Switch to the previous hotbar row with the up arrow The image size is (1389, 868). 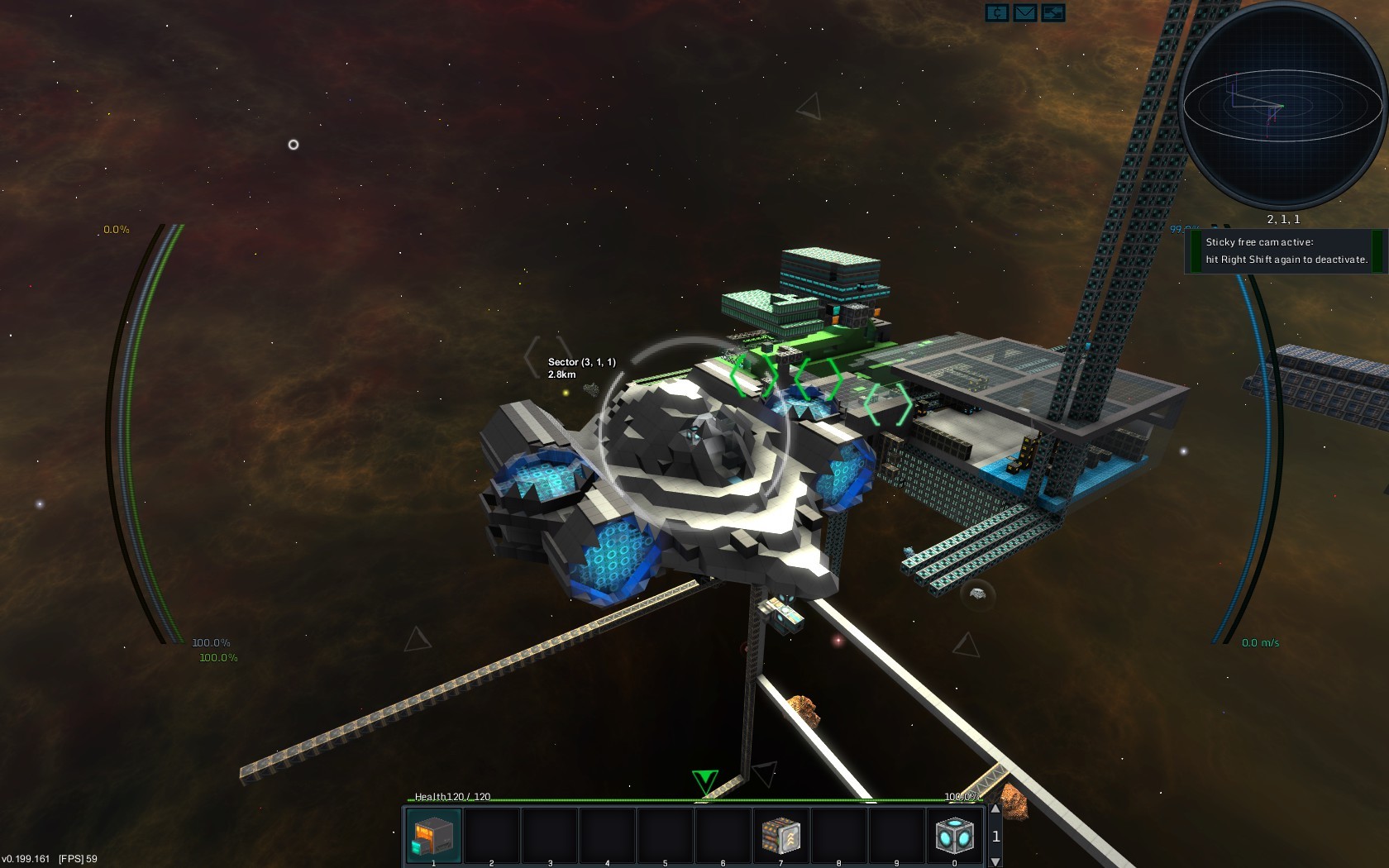995,810
